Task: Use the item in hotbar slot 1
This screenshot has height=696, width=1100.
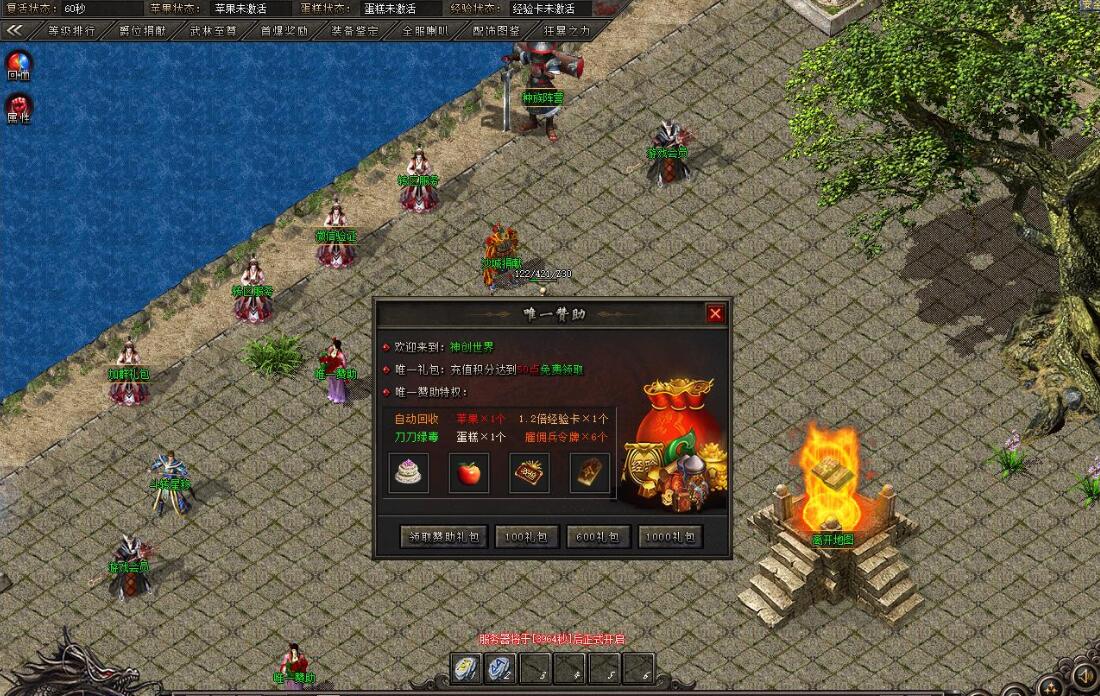Action: tap(465, 668)
